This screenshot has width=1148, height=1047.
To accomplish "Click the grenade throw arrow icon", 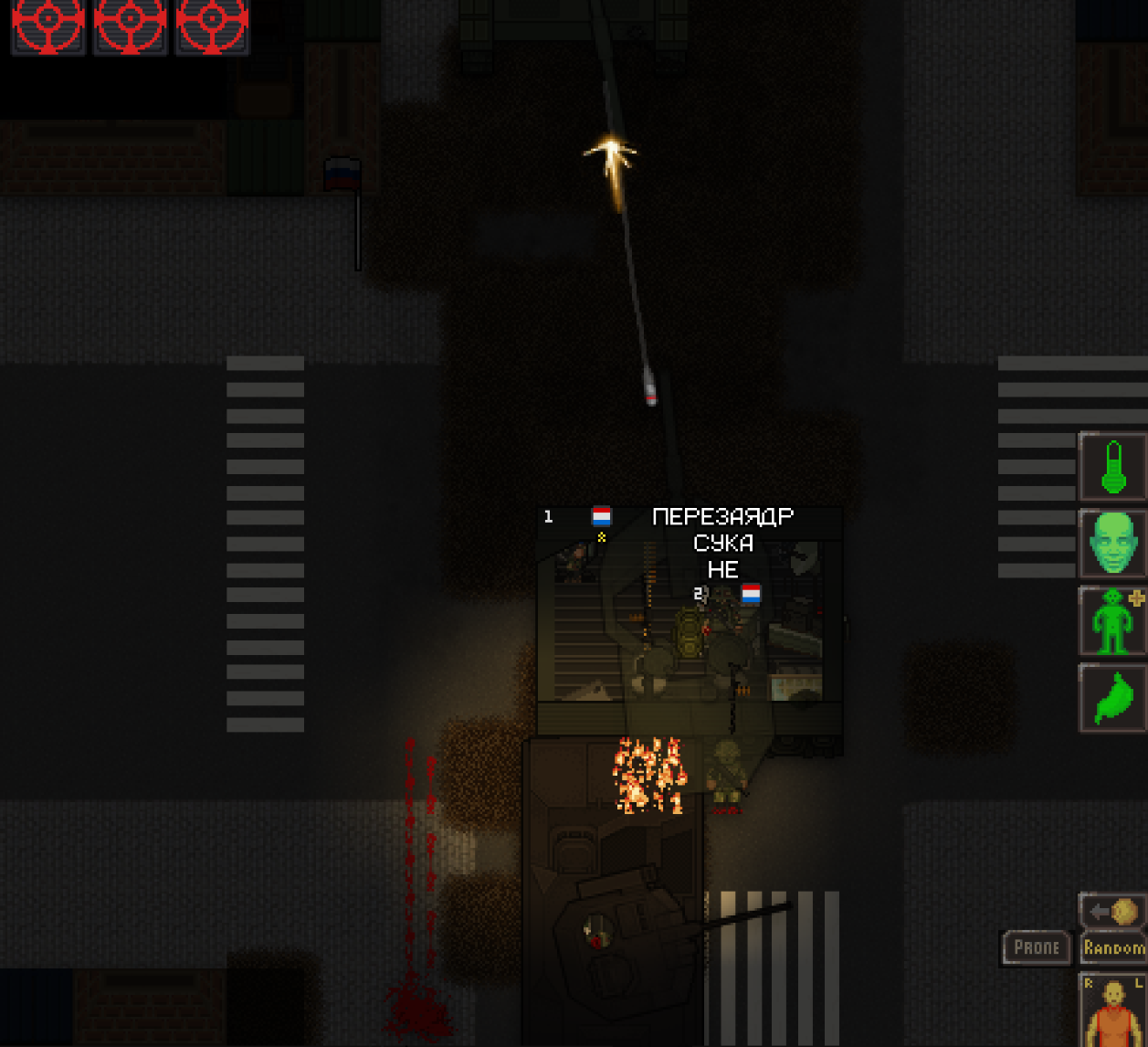I will tap(1113, 911).
